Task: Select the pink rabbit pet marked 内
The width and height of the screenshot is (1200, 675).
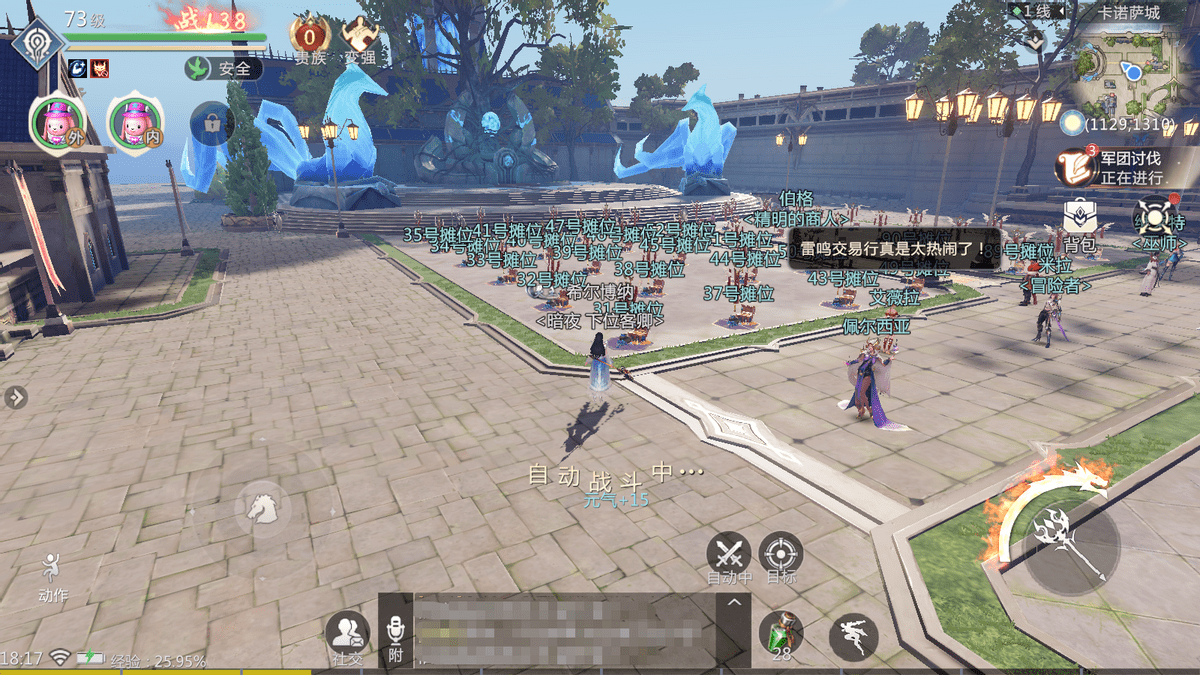Action: [x=133, y=123]
